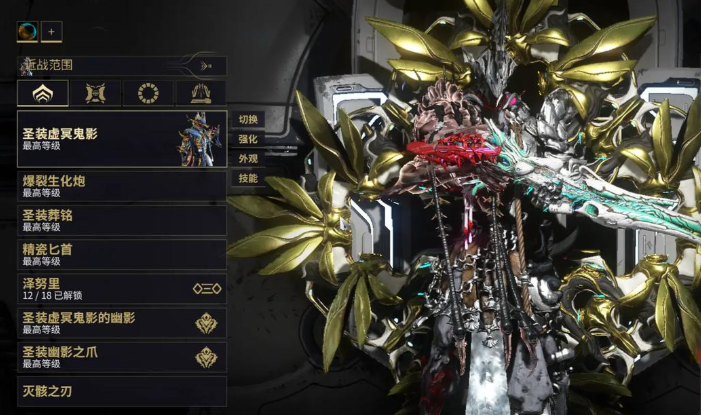Show the 技能 abilities panel
Image resolution: width=701 pixels, height=415 pixels.
(248, 179)
